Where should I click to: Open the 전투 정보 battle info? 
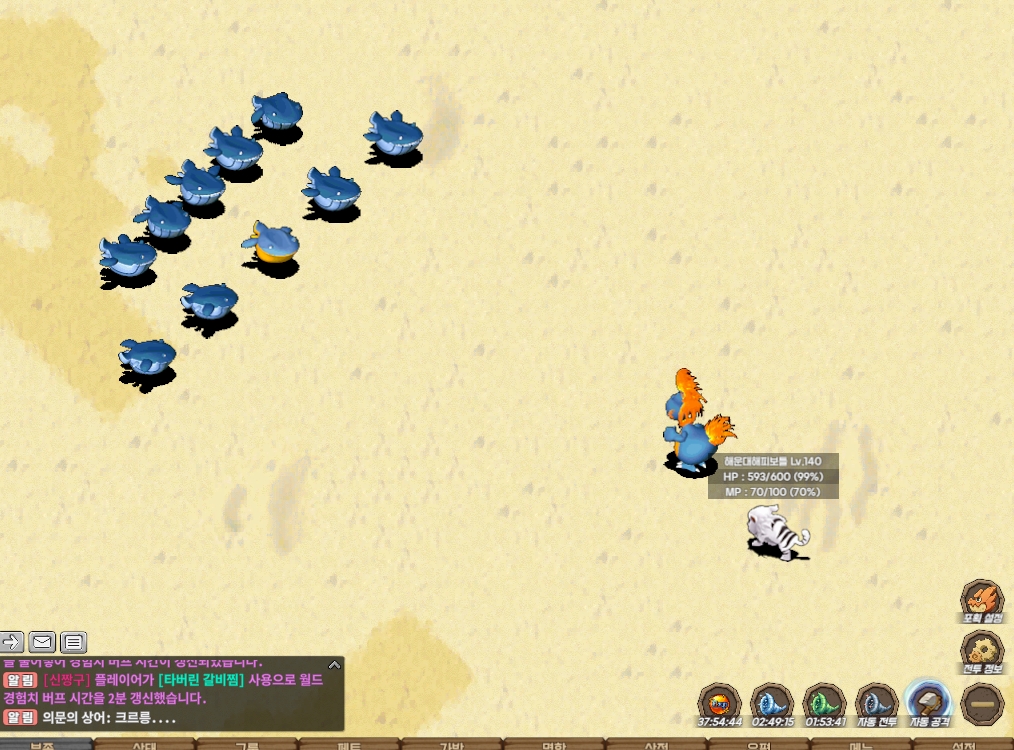click(981, 651)
